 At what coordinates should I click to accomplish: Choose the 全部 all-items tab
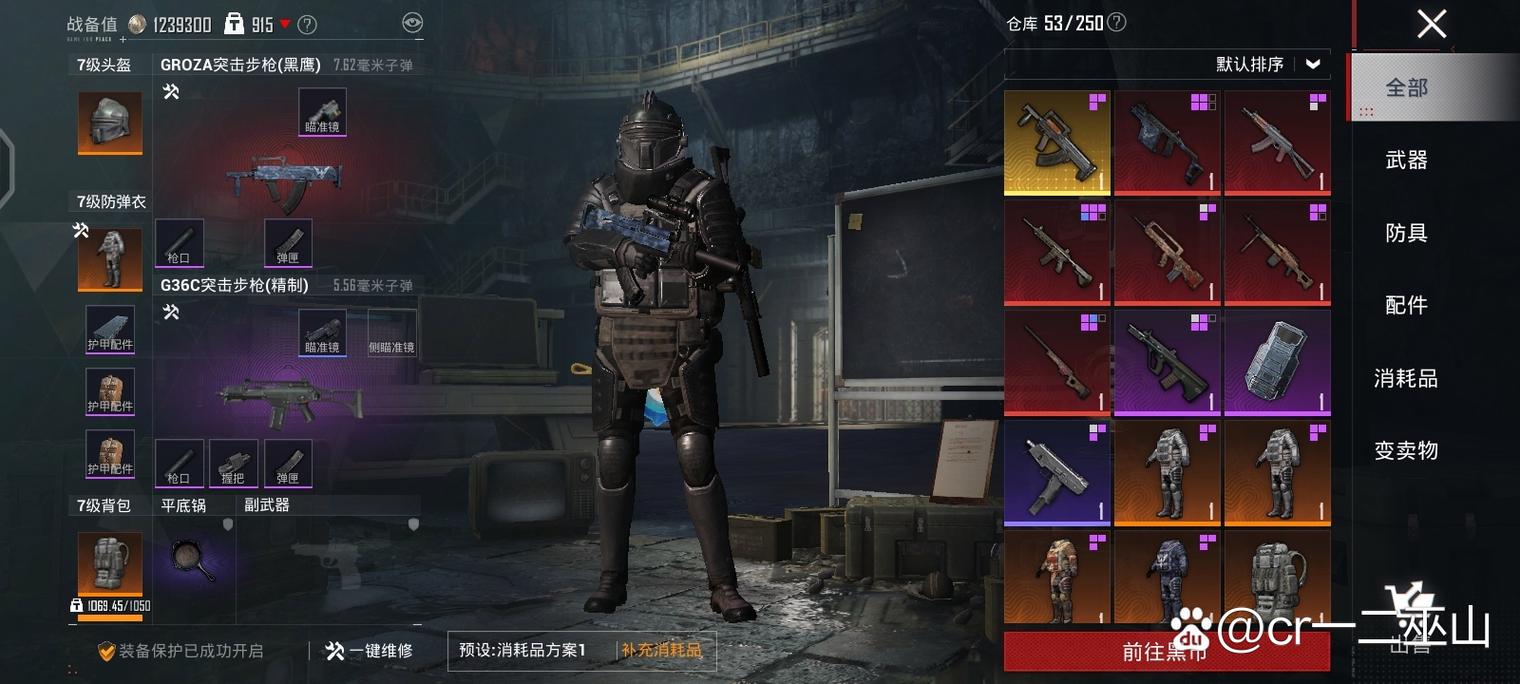(1405, 88)
